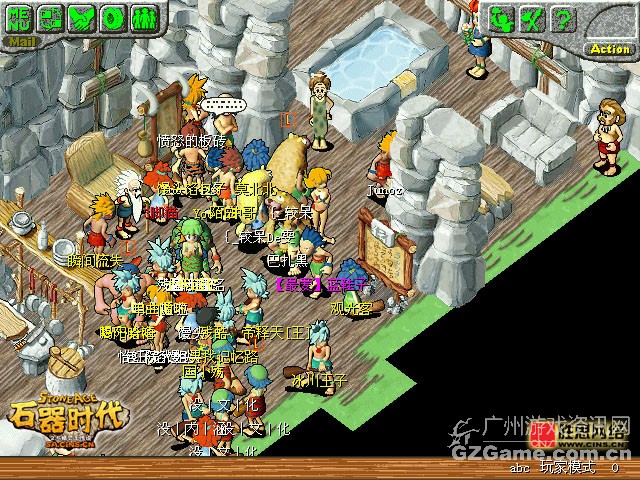Open help with the question mark
Screen dimensions: 640x480
563,18
